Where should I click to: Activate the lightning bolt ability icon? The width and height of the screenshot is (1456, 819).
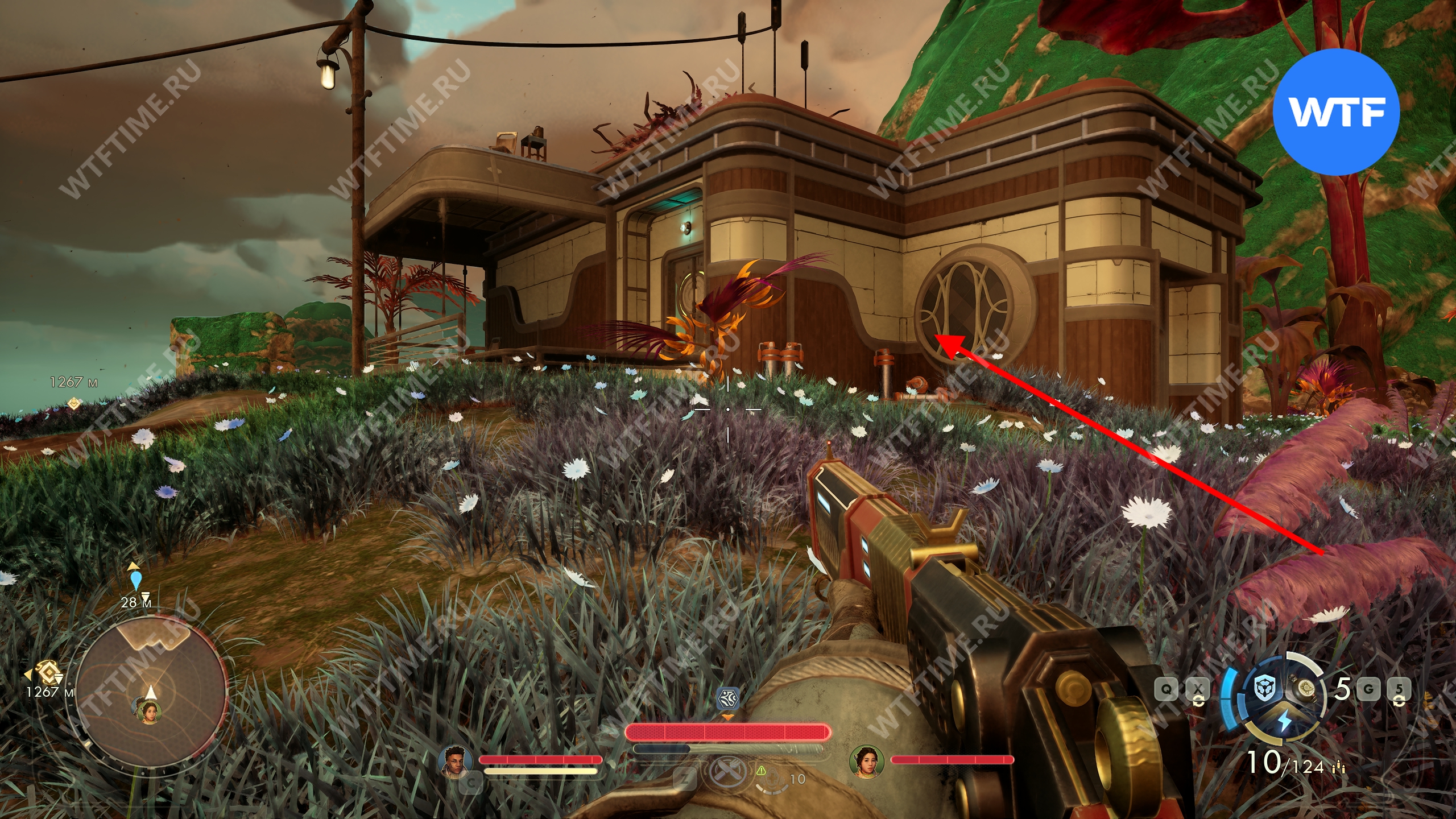tap(1285, 721)
